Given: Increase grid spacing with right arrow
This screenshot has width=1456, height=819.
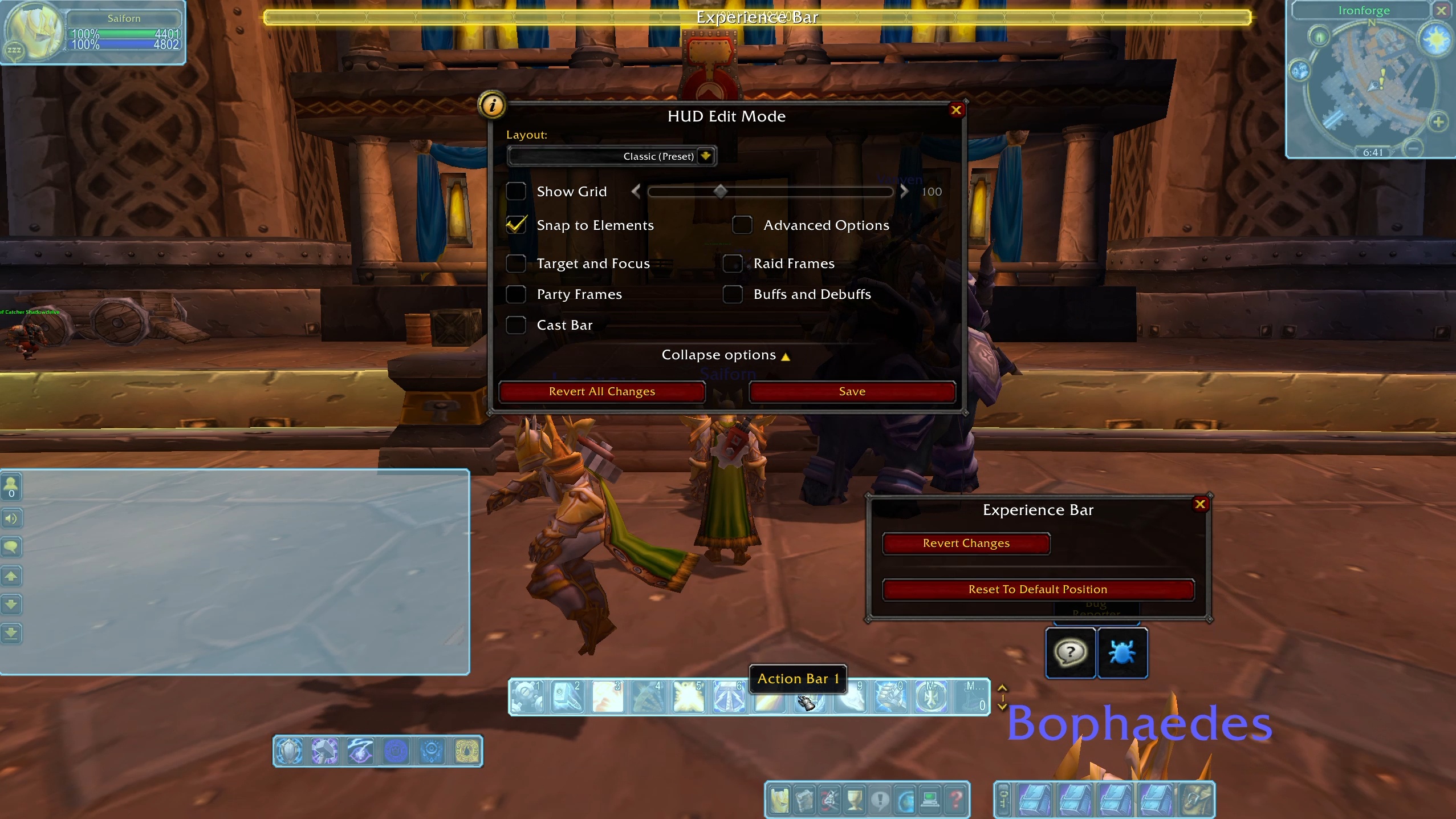Looking at the screenshot, I should point(904,192).
